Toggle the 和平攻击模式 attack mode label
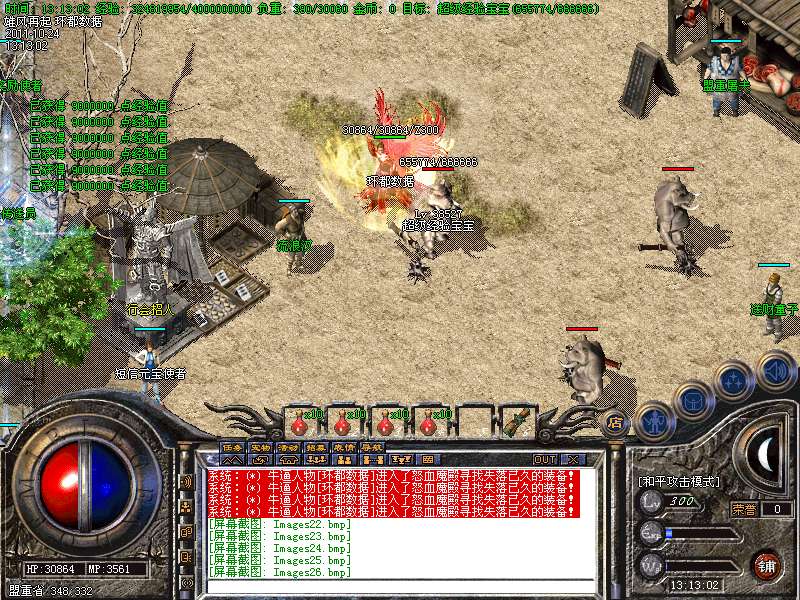Screen dimensions: 800x600 679,481
